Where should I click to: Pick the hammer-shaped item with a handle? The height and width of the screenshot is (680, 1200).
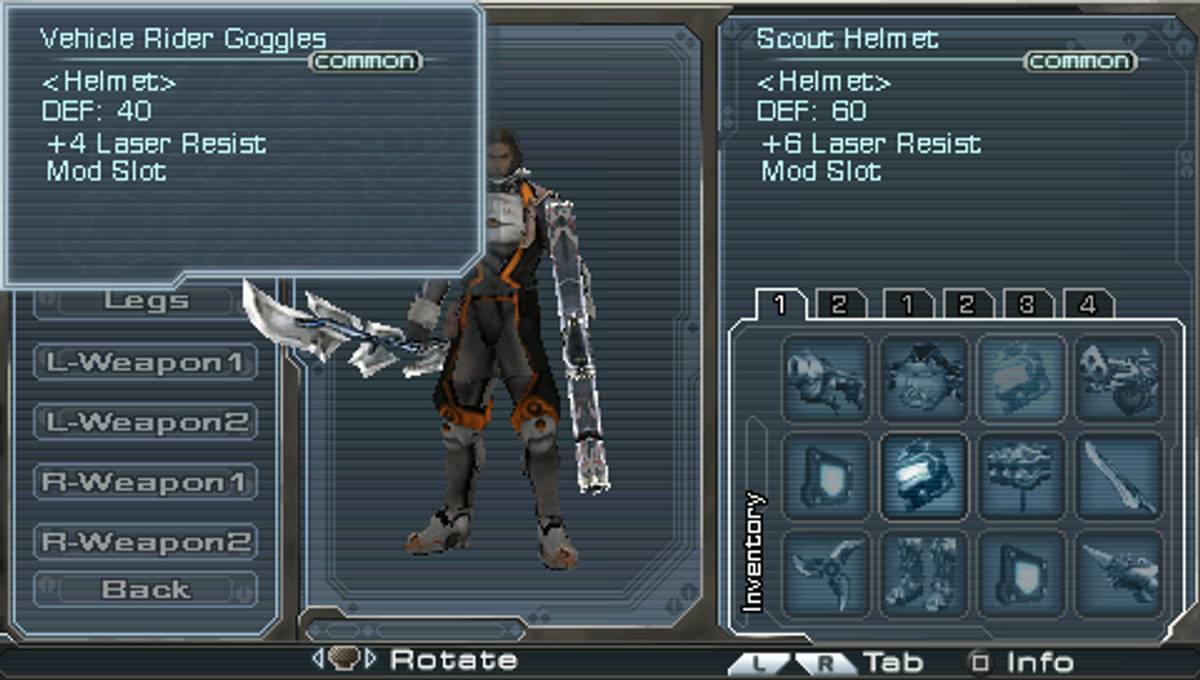pos(1022,476)
